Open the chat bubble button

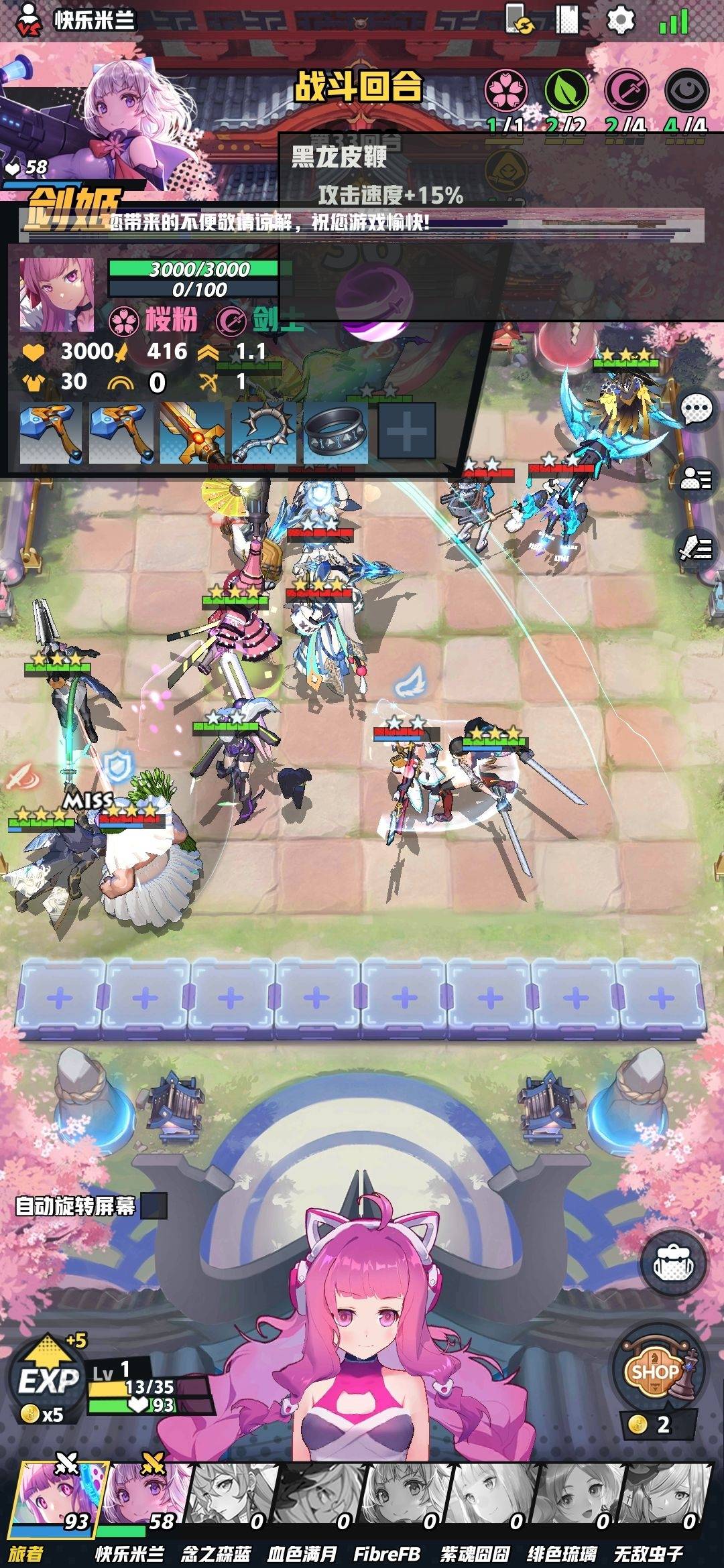click(697, 409)
